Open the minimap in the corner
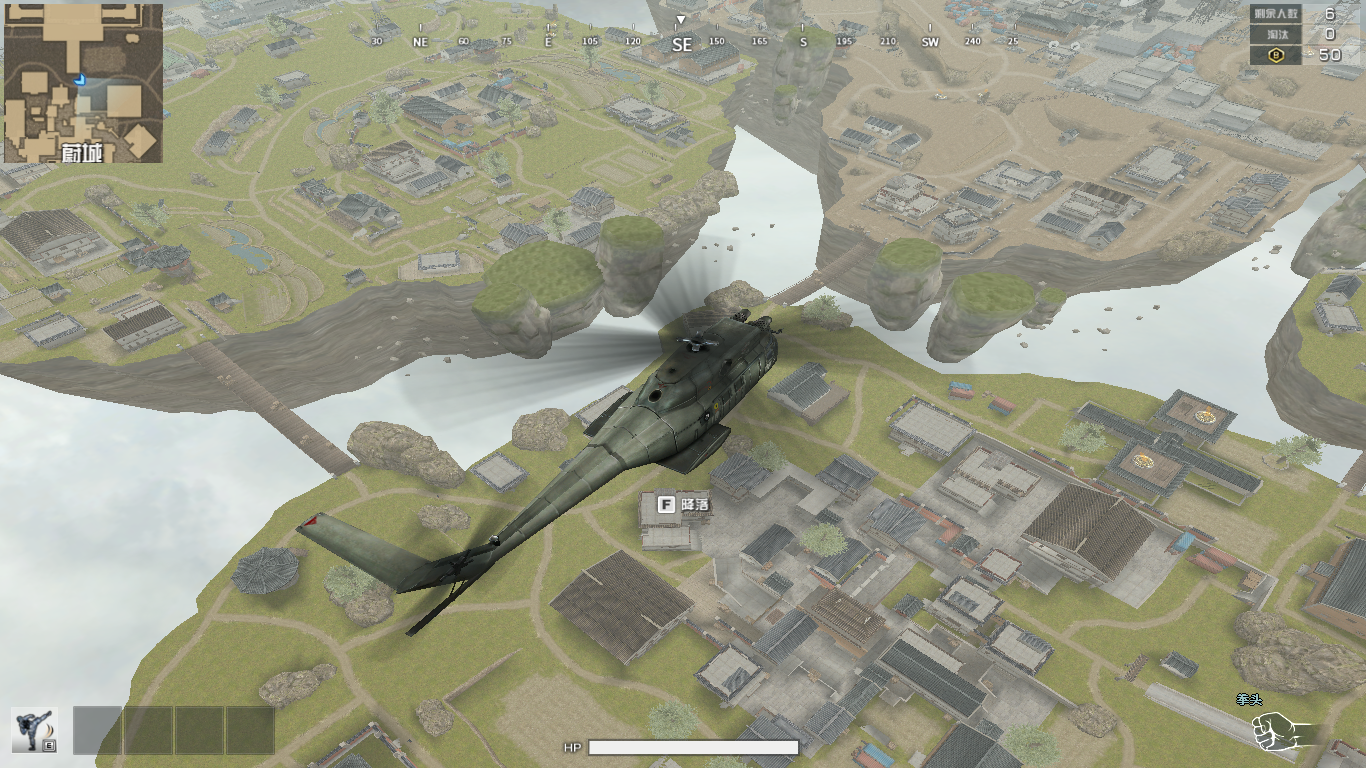The image size is (1366, 768). pos(83,83)
